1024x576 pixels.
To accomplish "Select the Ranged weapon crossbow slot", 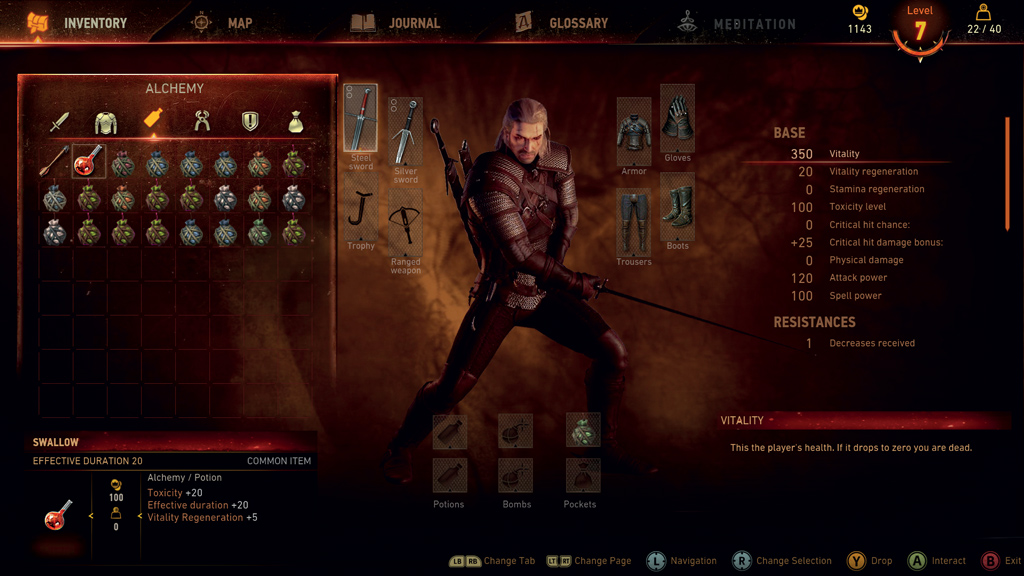I will click(x=405, y=224).
